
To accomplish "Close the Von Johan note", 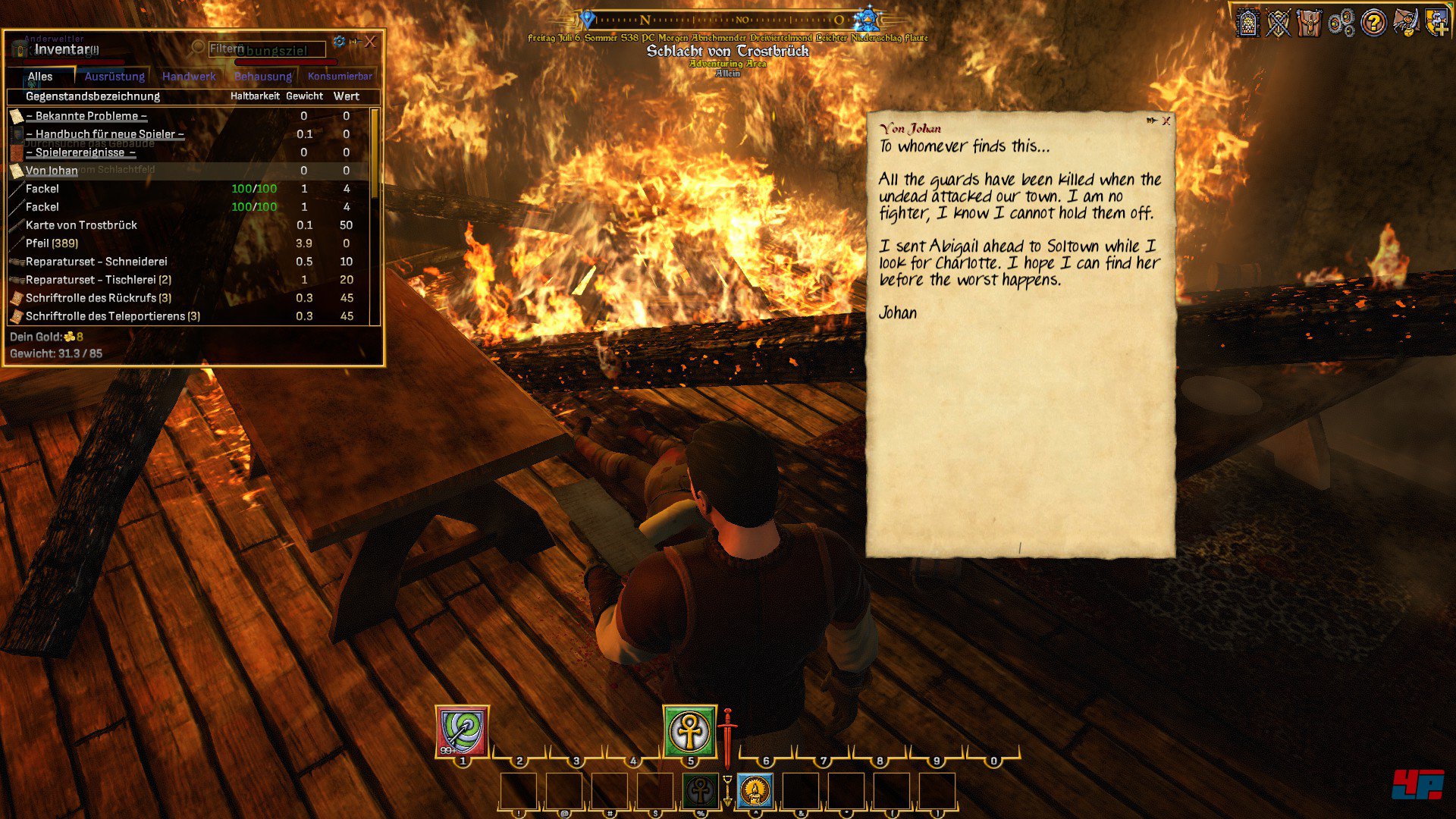I will click(x=1166, y=121).
